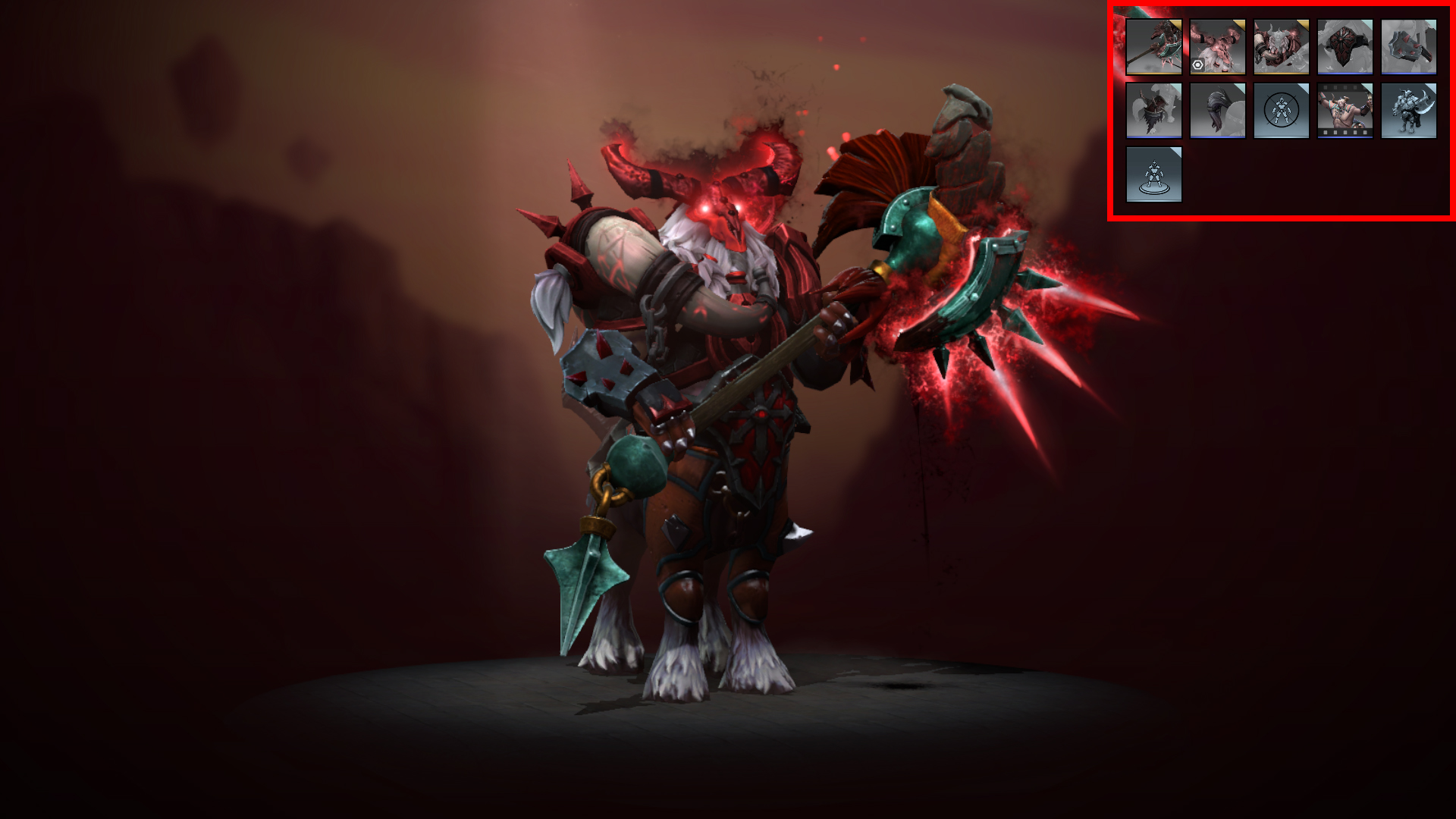
Task: Open the horned skull head item slot
Action: pyautogui.click(x=1217, y=47)
